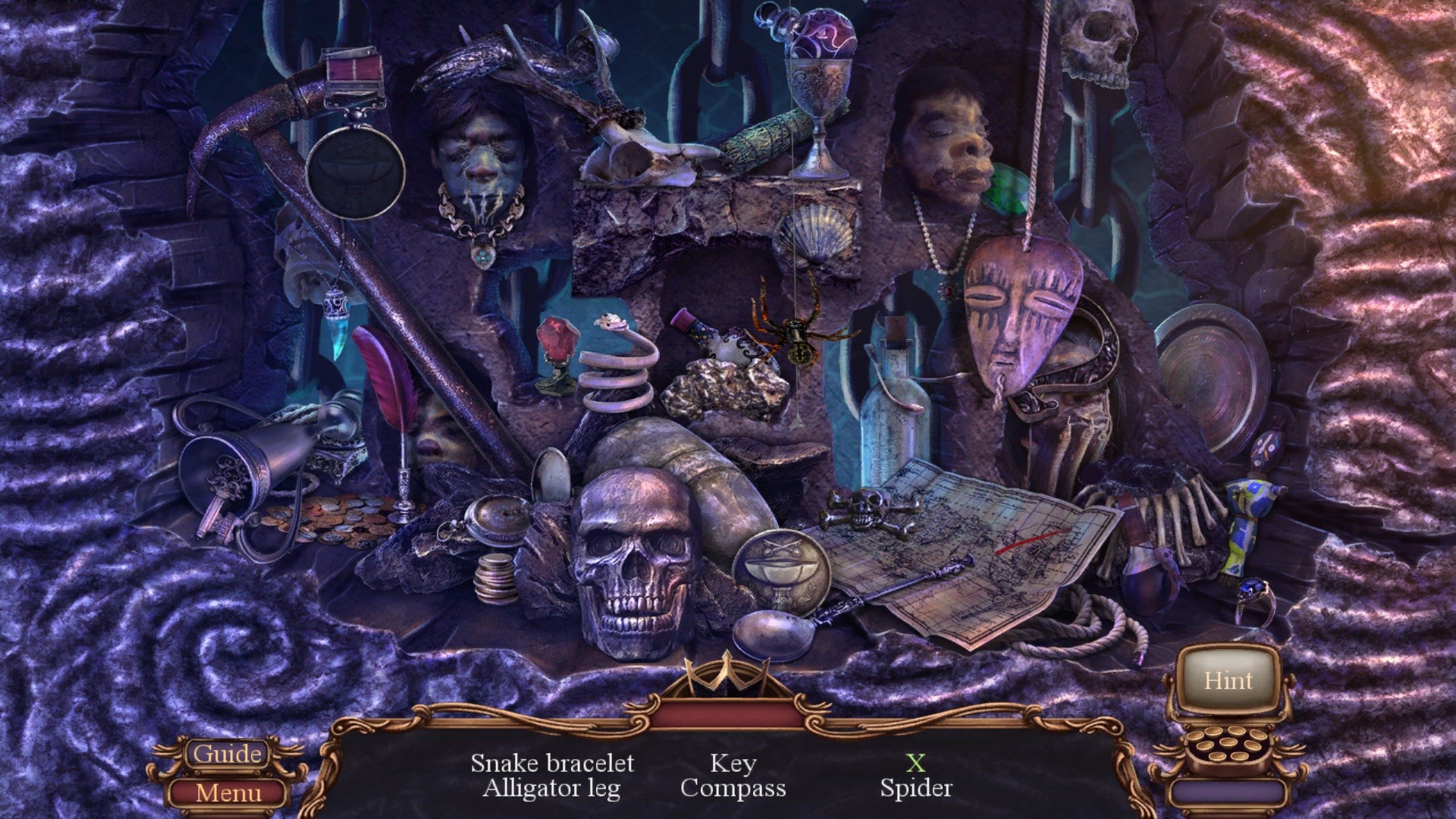1456x819 pixels.
Task: Click 'Snake bracelet' in the word list
Action: tap(553, 763)
